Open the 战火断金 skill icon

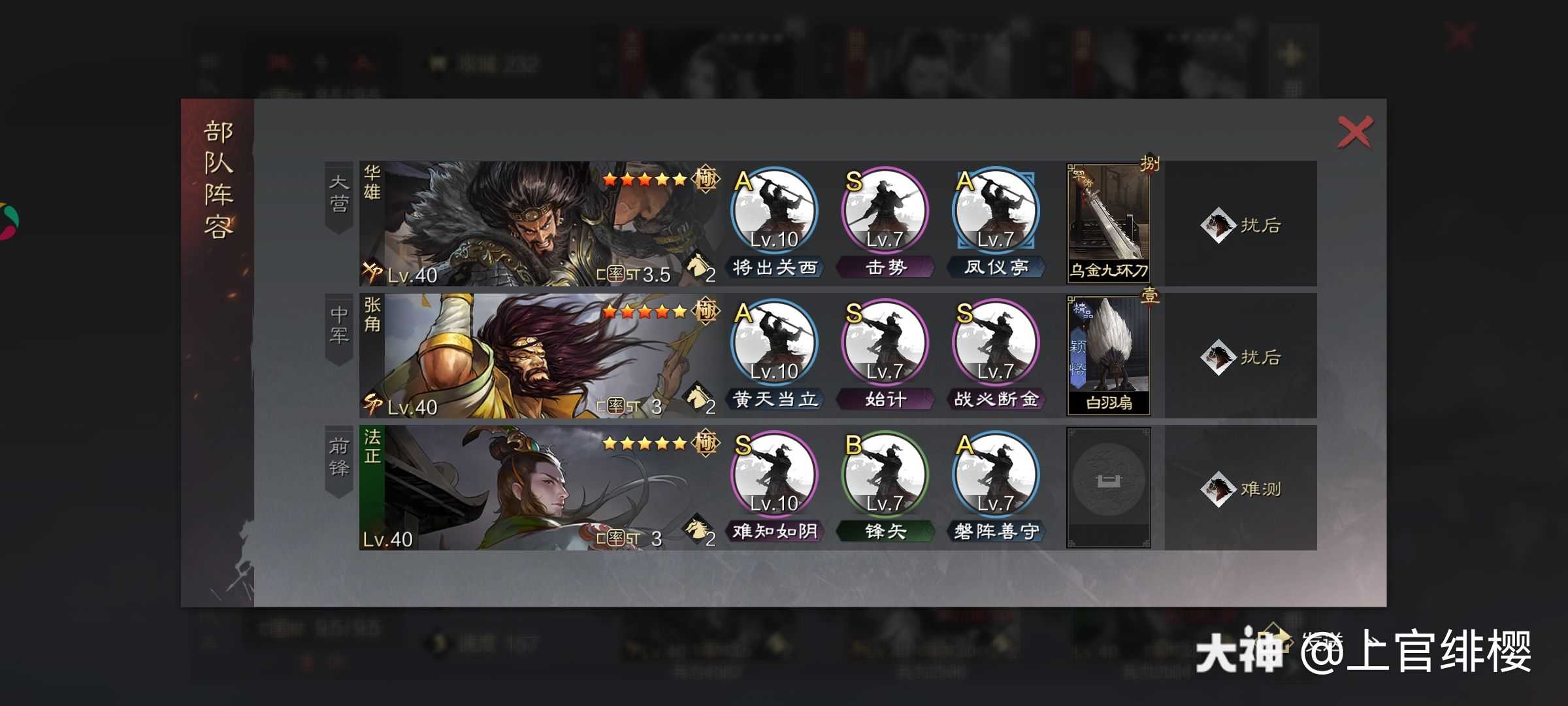996,345
